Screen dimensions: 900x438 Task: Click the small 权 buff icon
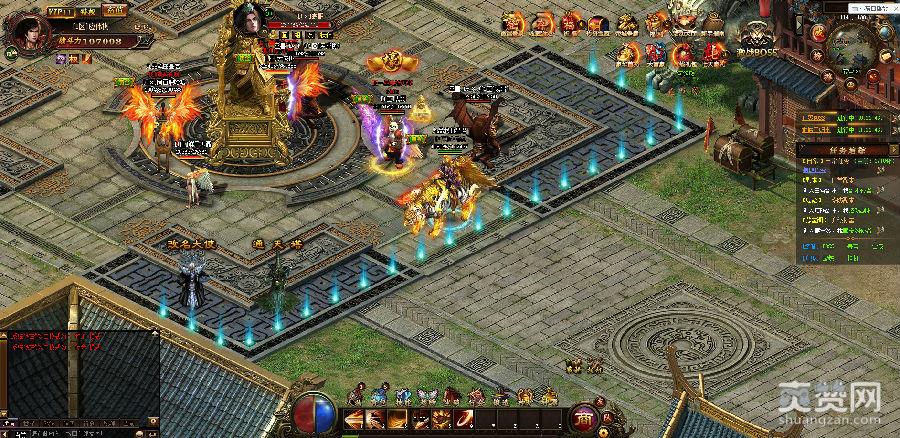pos(74,60)
